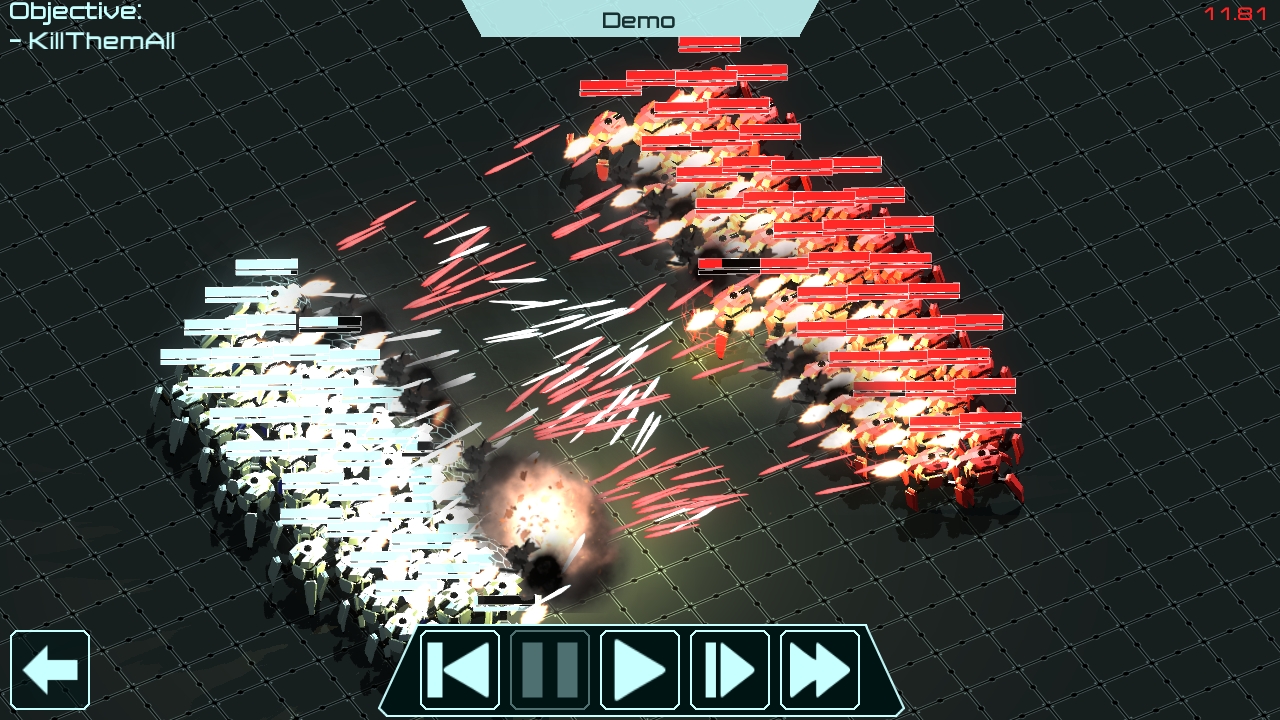The image size is (1280, 720).
Task: Click the pause icon's dark highlighted panel
Action: (548, 670)
